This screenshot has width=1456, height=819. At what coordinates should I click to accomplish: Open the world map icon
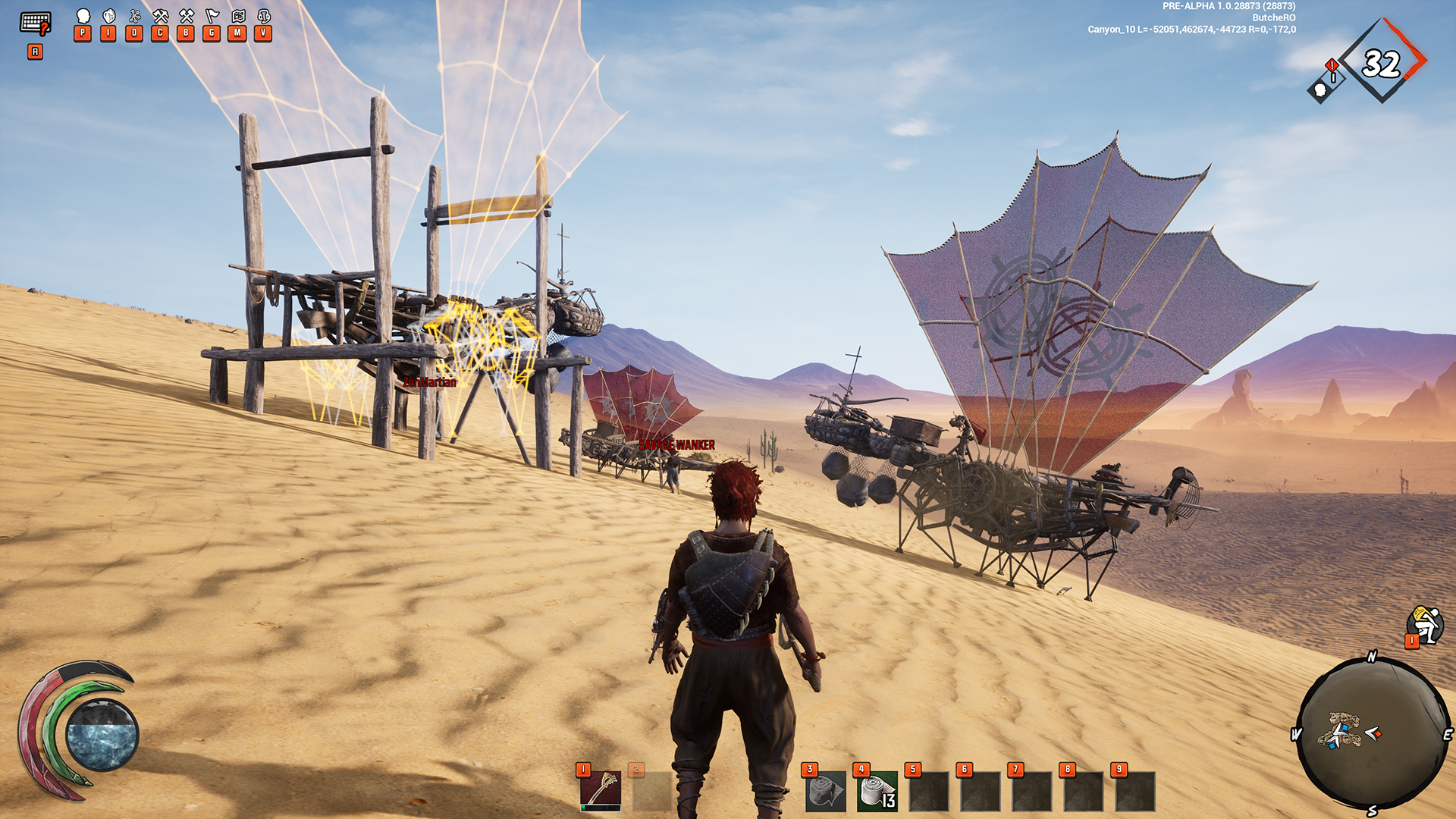pyautogui.click(x=238, y=17)
